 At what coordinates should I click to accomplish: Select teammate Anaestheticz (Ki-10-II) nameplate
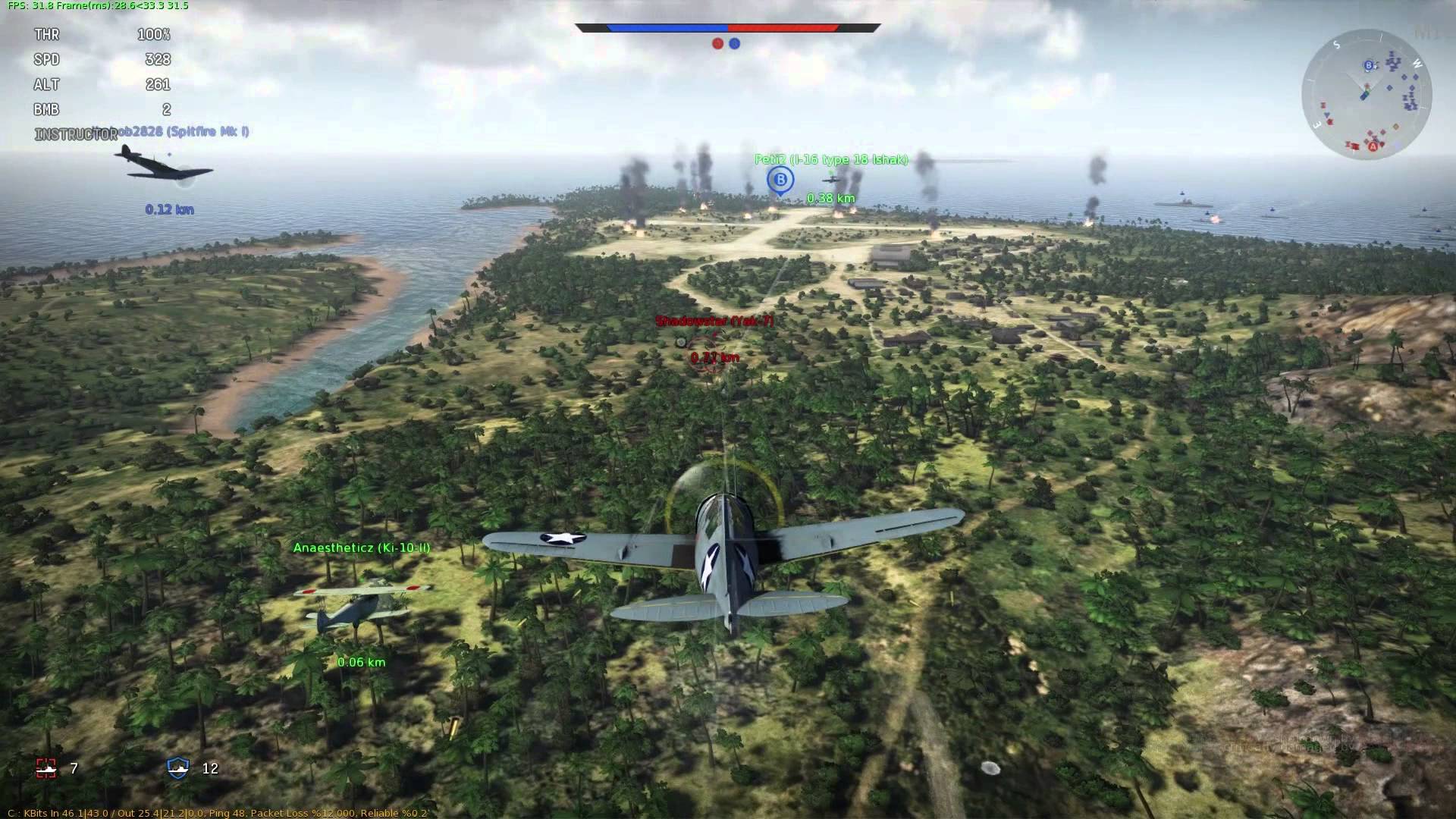pyautogui.click(x=362, y=548)
